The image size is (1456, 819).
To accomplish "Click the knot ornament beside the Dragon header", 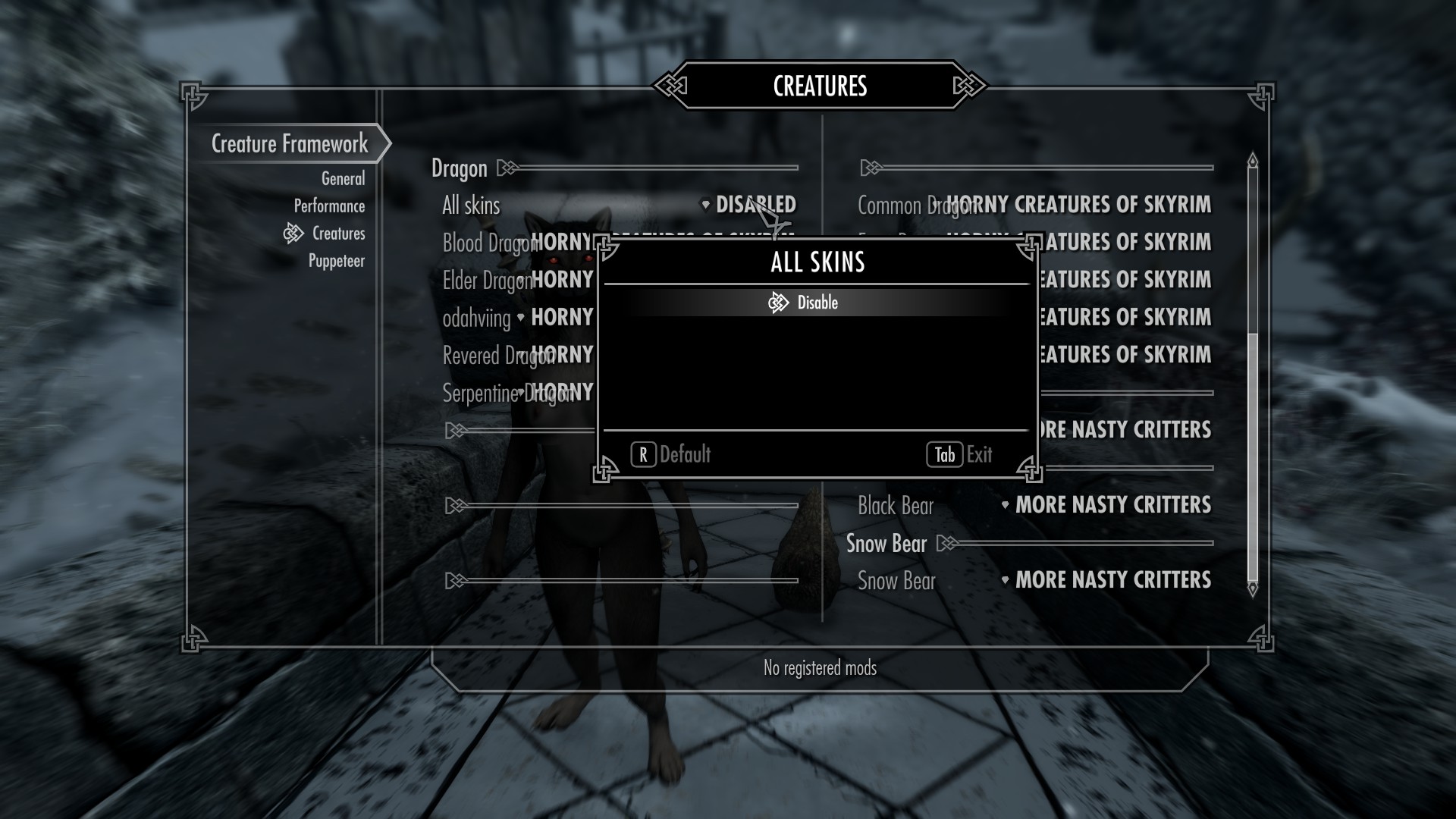I will pos(507,168).
